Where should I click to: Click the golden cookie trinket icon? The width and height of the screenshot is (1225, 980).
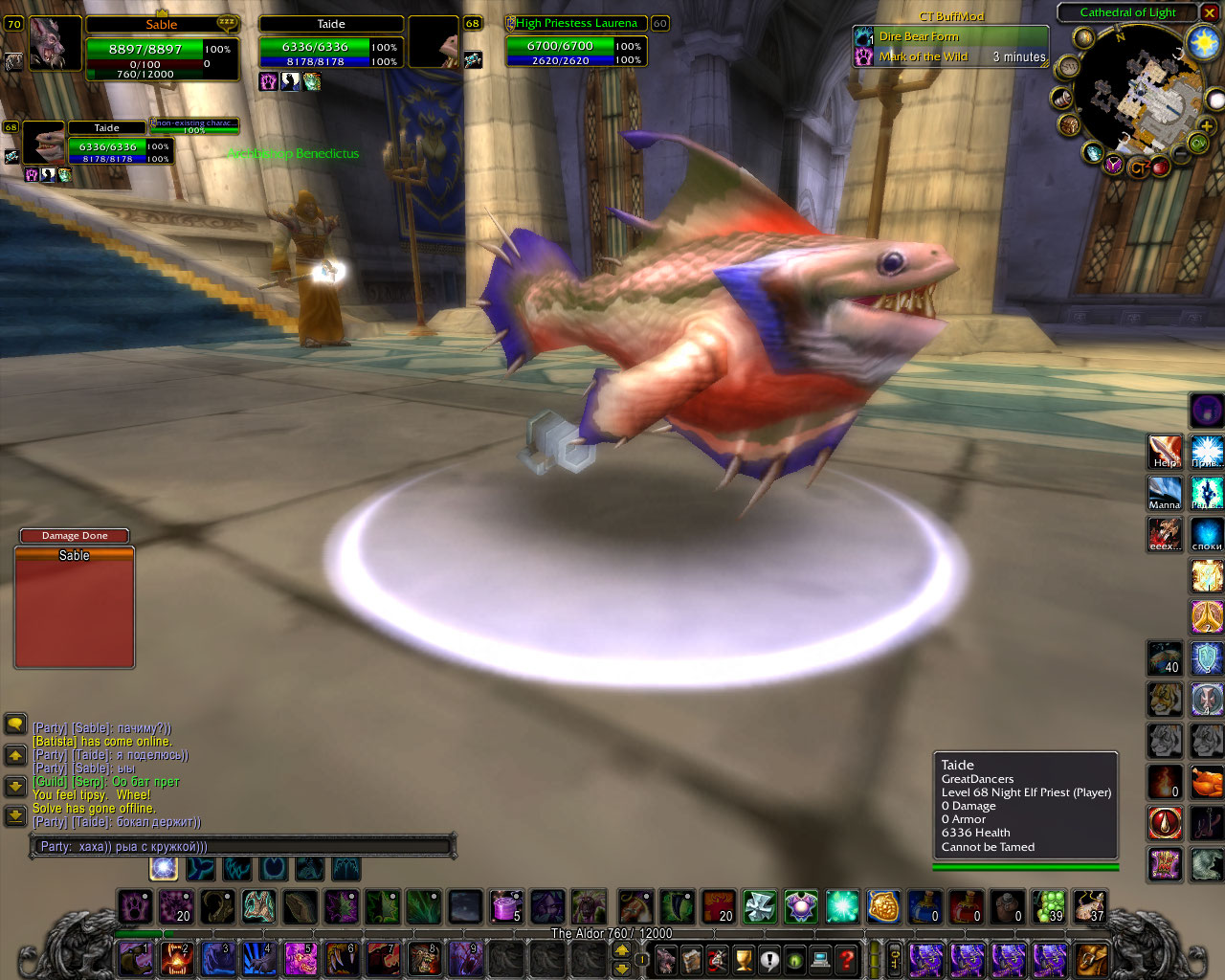pos(883,905)
